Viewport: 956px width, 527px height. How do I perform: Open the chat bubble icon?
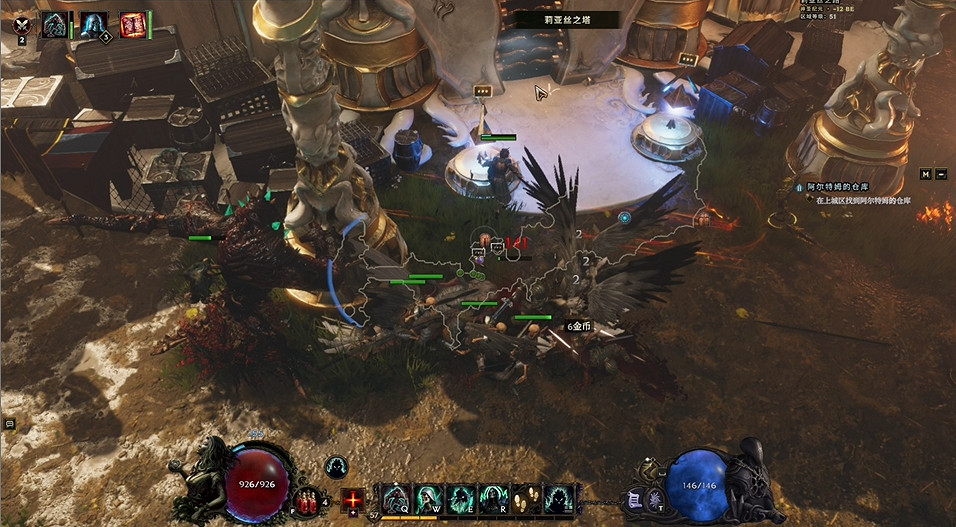click(9, 424)
